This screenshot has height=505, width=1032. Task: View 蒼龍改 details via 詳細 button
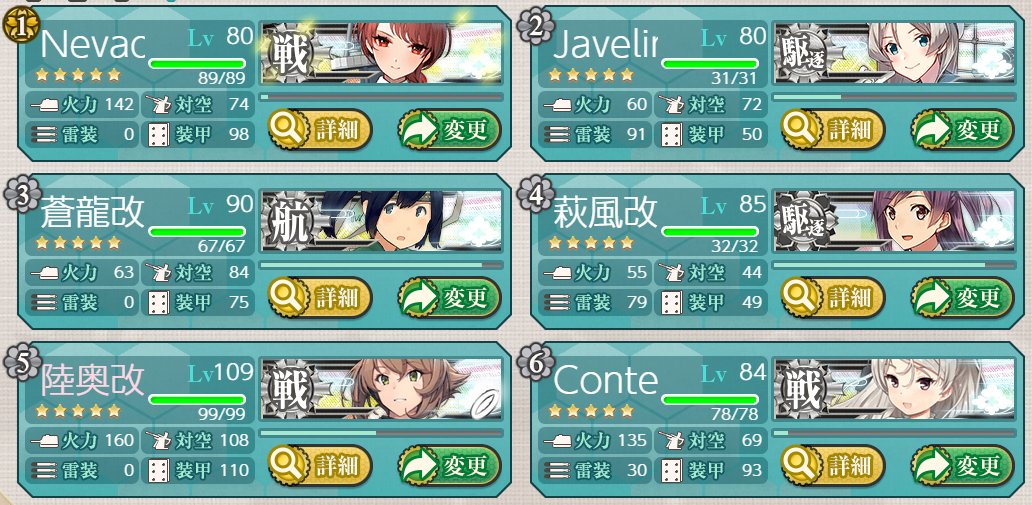tap(320, 297)
